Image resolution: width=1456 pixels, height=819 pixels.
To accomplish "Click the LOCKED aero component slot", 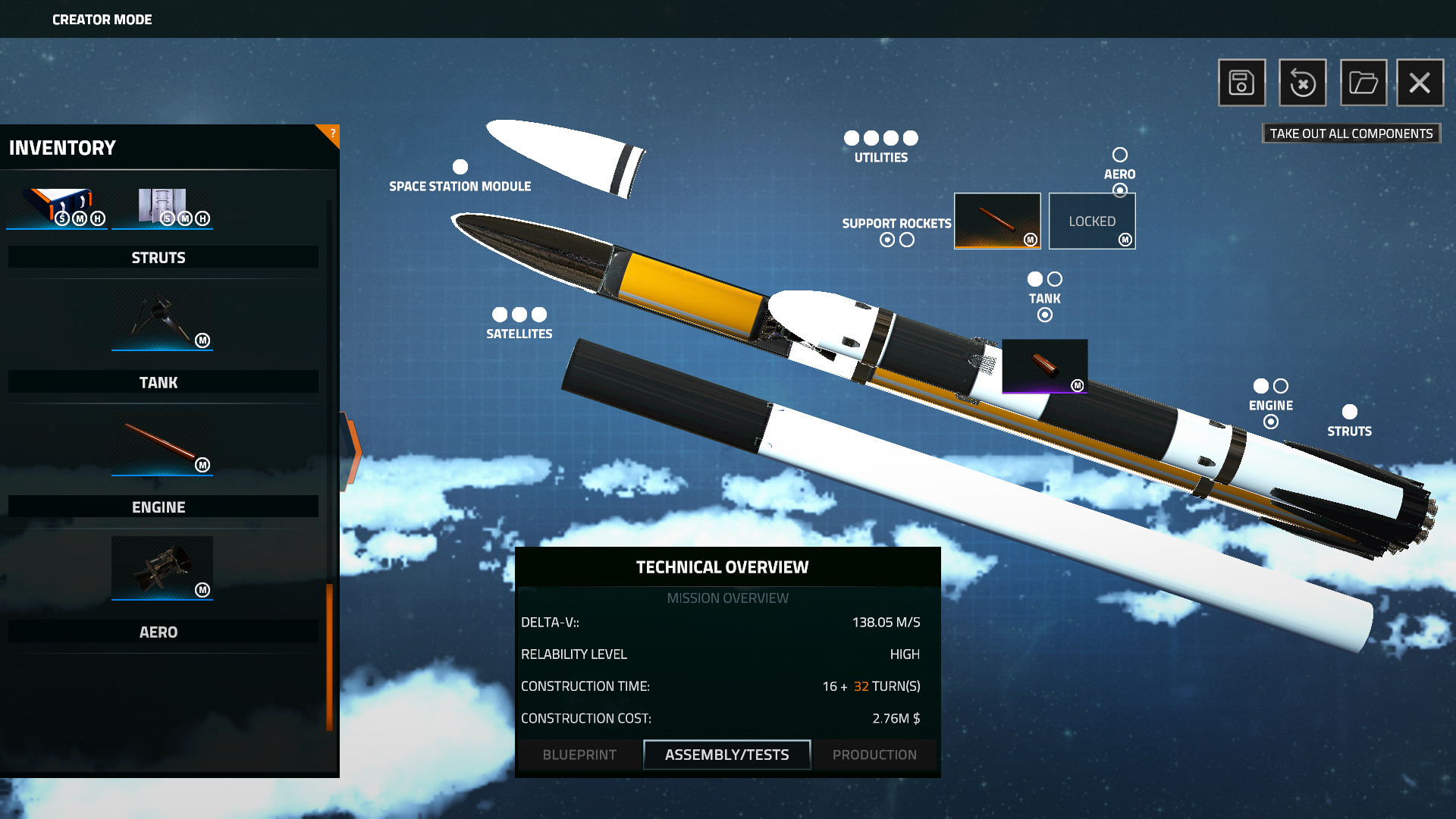I will pyautogui.click(x=1092, y=221).
